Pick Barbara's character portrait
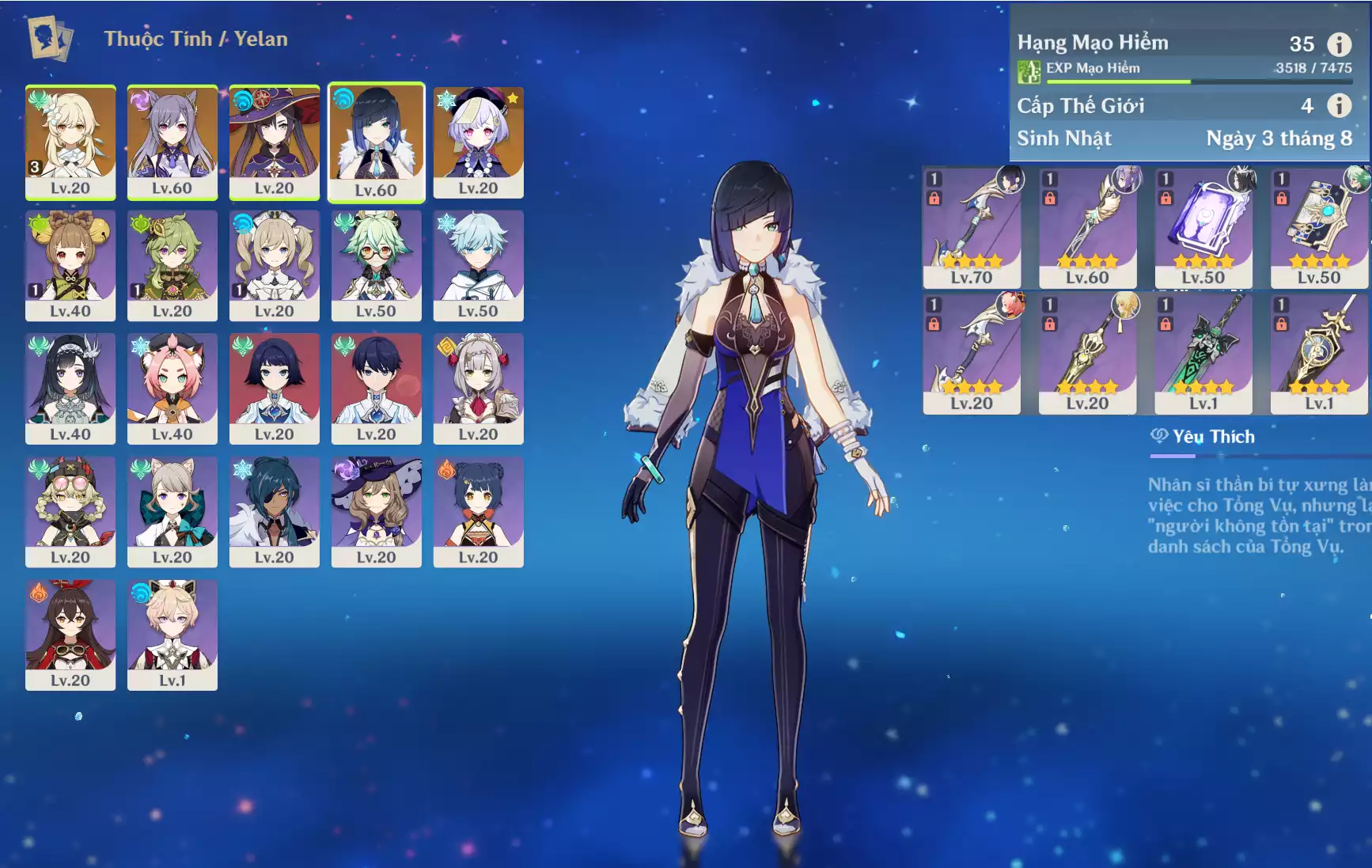This screenshot has height=868, width=1372. click(274, 264)
